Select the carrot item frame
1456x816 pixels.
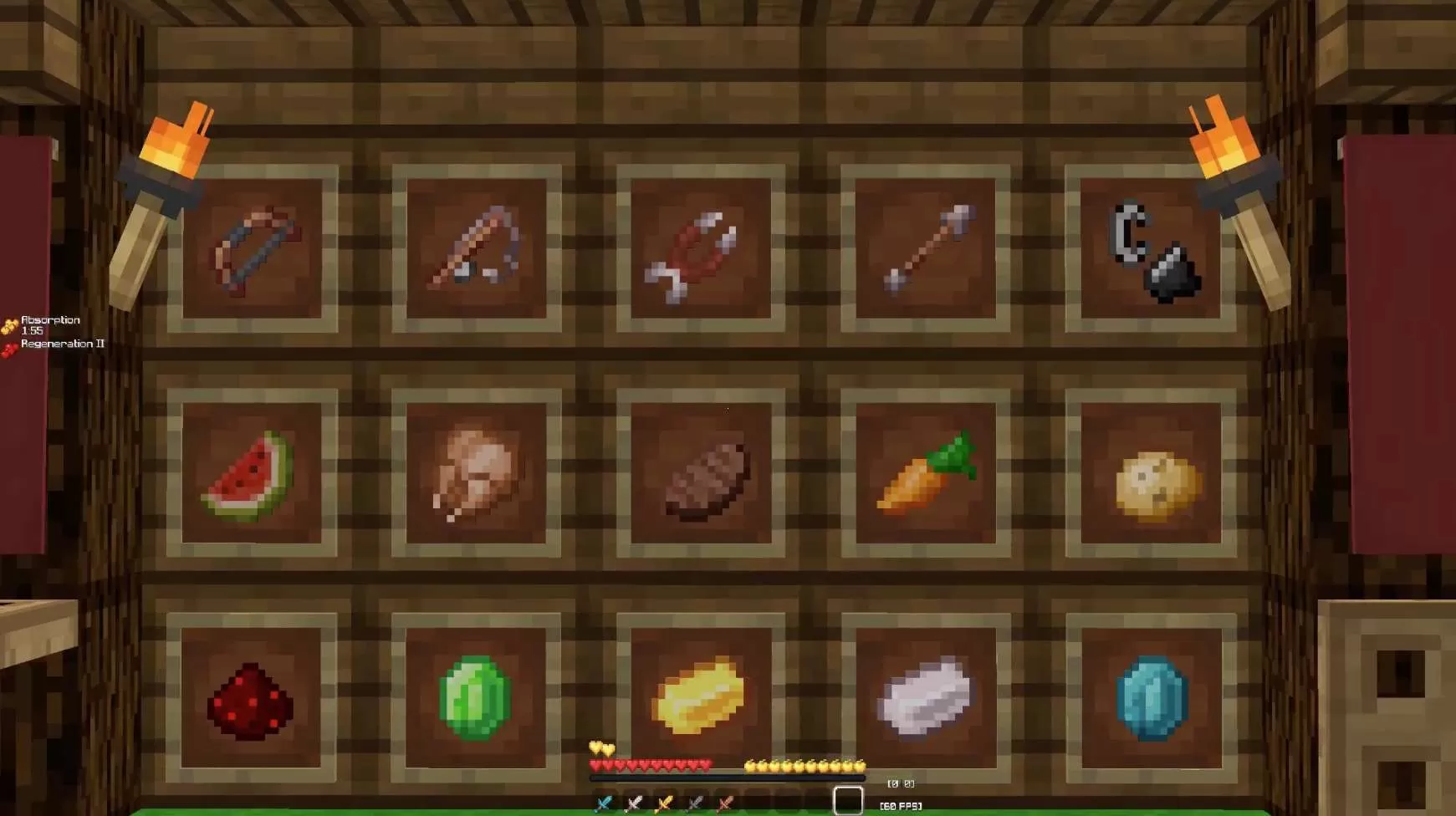[928, 477]
